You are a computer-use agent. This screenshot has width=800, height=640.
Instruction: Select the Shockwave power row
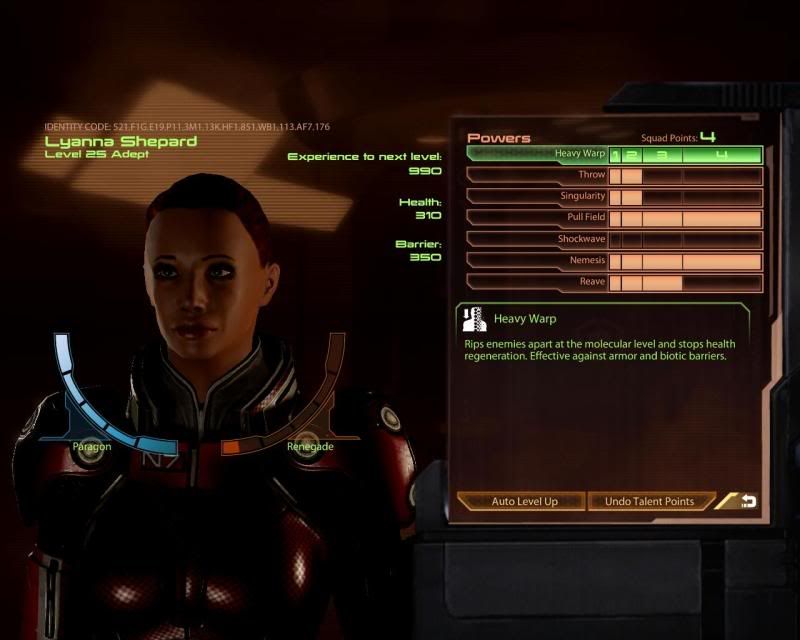tap(538, 240)
